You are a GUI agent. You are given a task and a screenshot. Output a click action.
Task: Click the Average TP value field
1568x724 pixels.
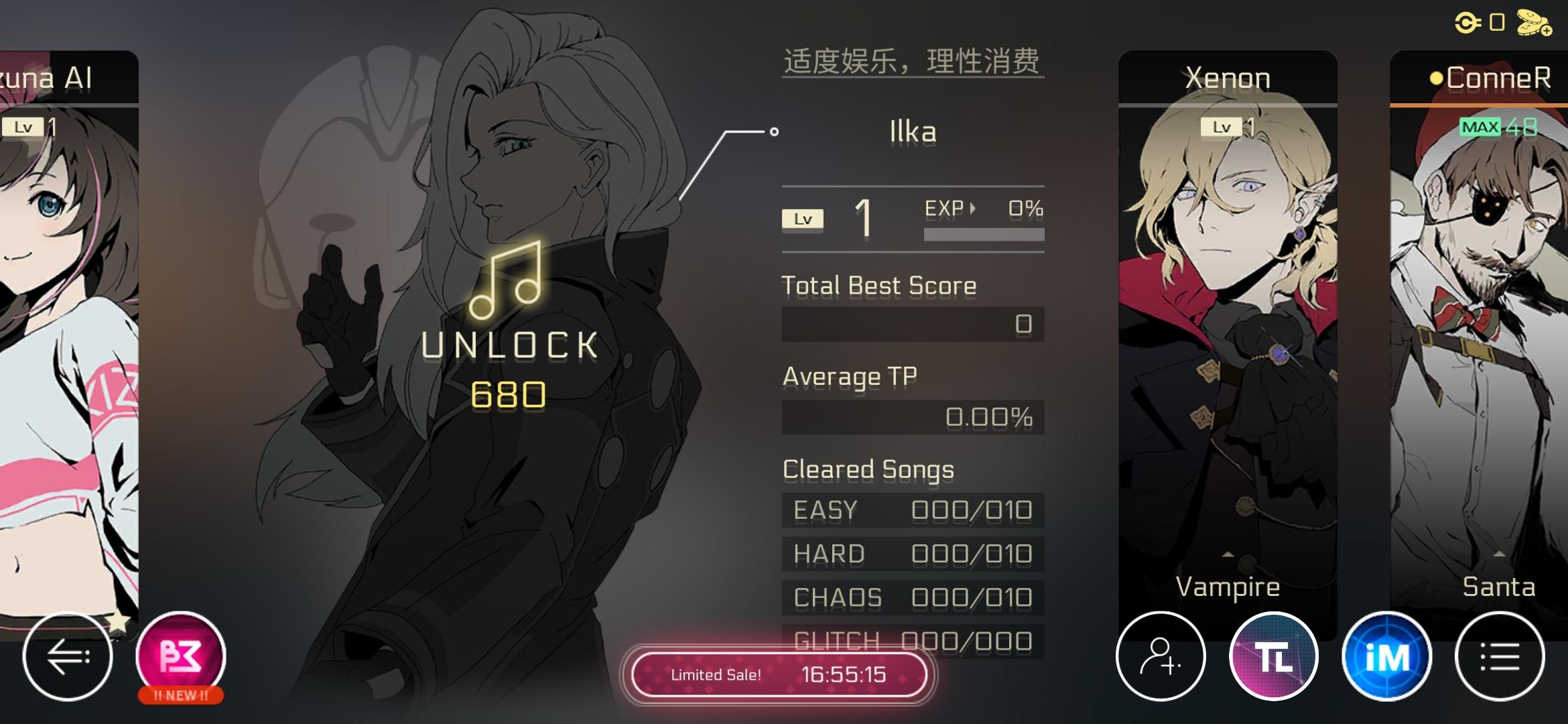[x=913, y=417]
